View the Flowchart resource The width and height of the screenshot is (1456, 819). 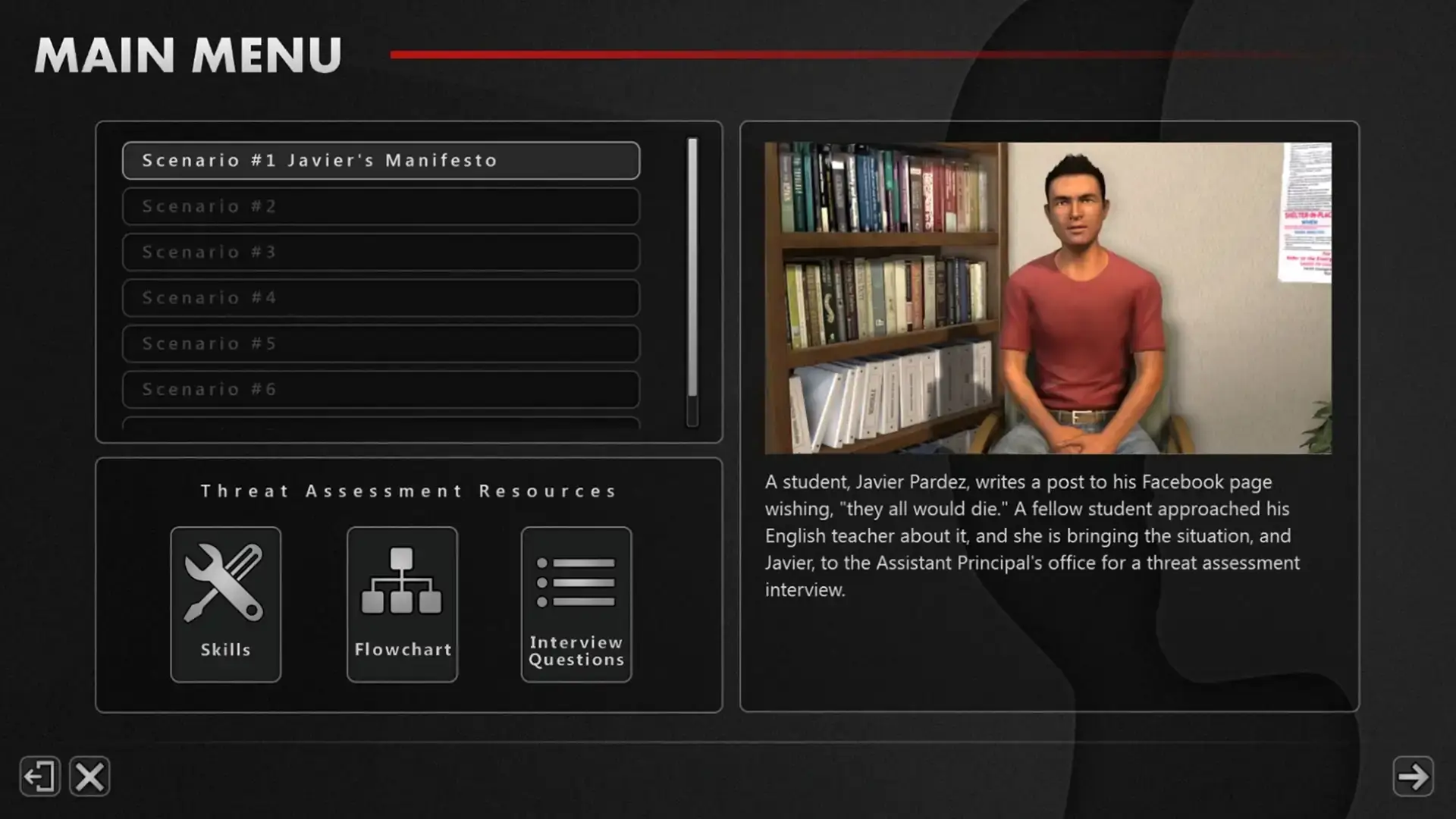(x=402, y=604)
